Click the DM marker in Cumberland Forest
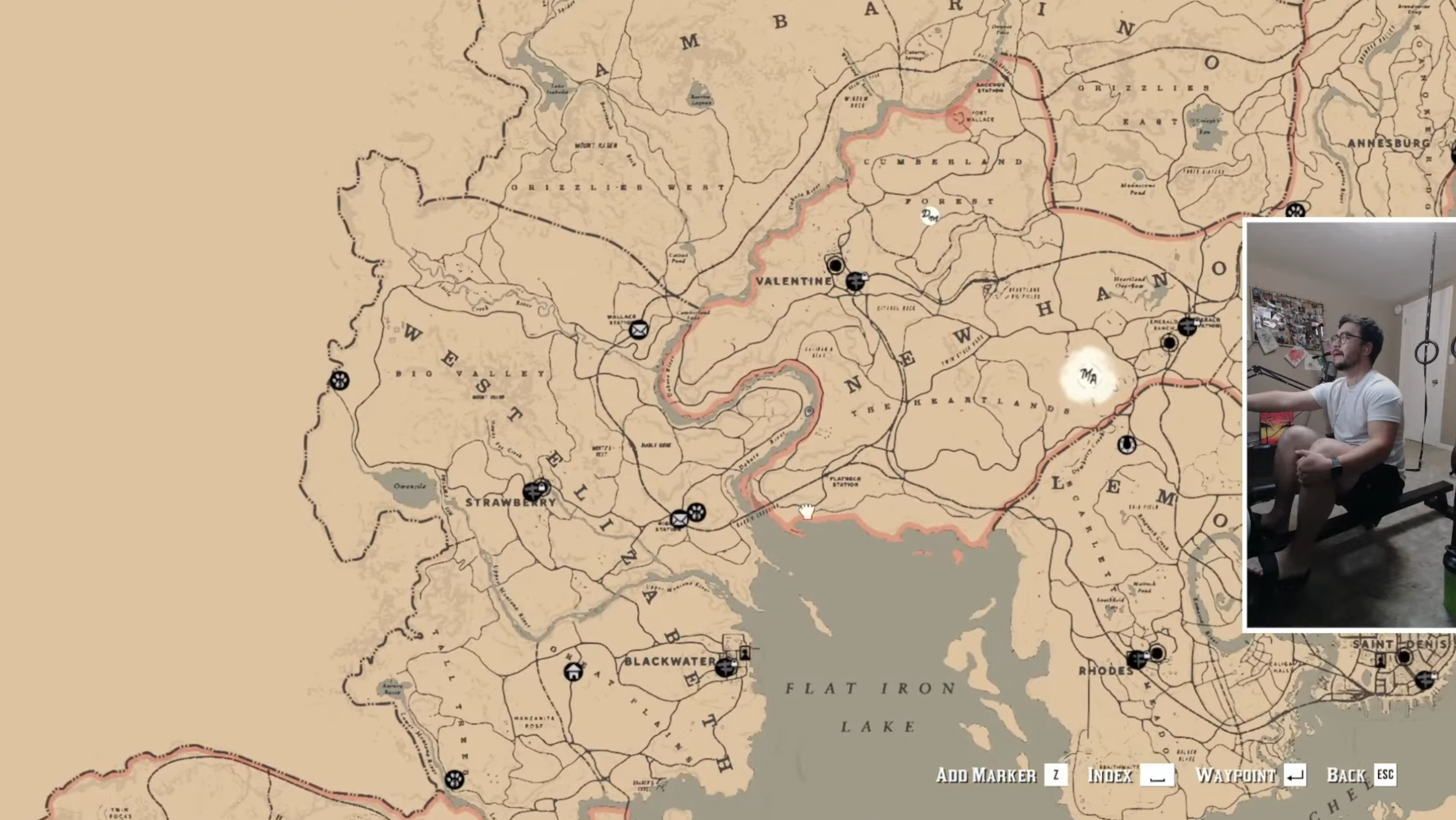This screenshot has height=820, width=1456. point(929,217)
